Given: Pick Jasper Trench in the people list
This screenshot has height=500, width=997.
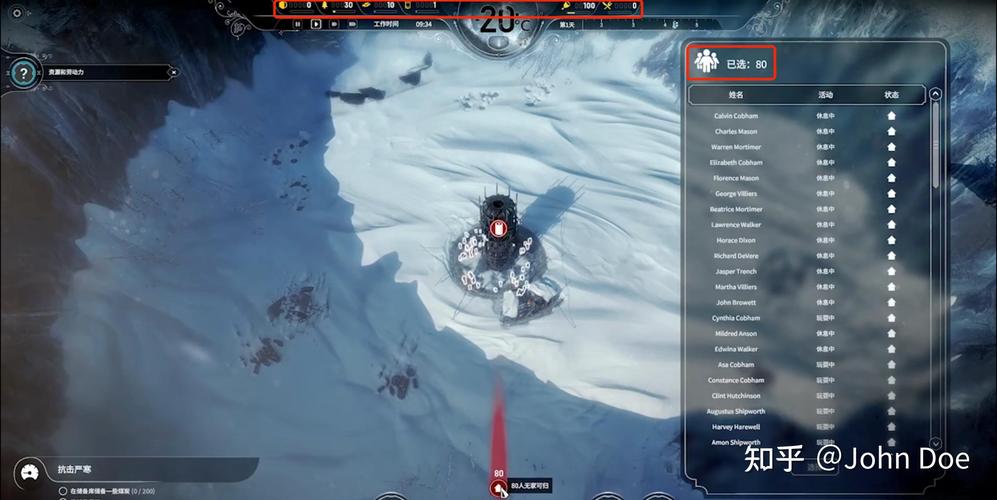Looking at the screenshot, I should click(x=736, y=271).
